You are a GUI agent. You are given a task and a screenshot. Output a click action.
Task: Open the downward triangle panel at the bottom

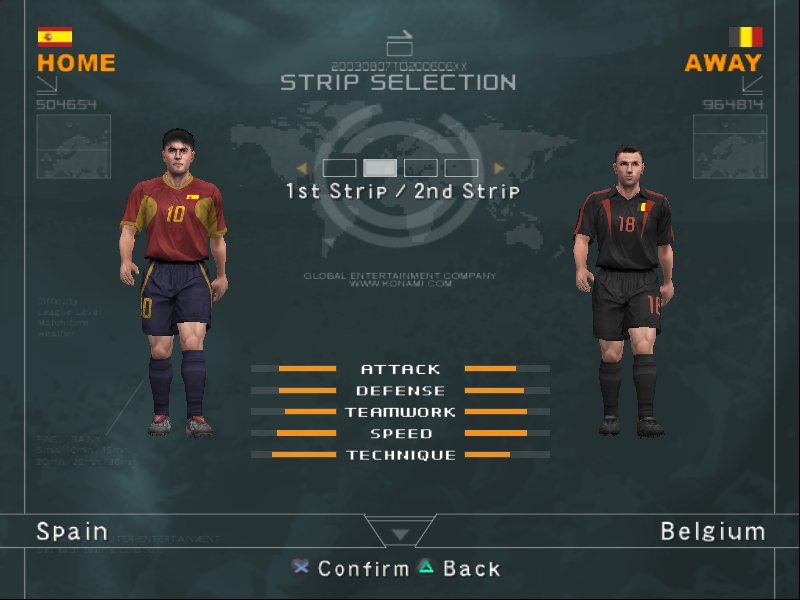[x=400, y=534]
